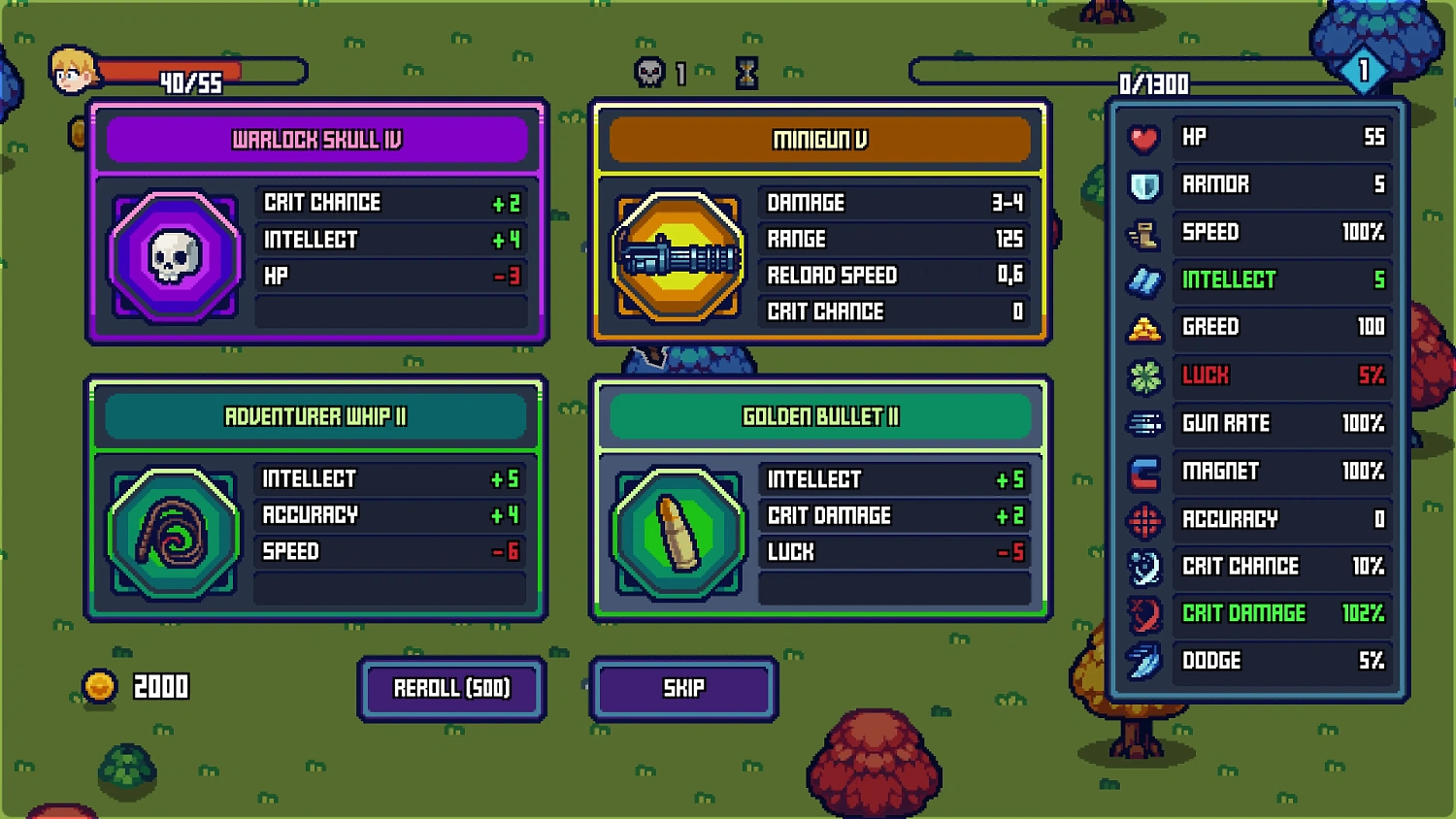Select the target Accuracy icon
Image resolution: width=1456 pixels, height=819 pixels.
pos(1143,519)
